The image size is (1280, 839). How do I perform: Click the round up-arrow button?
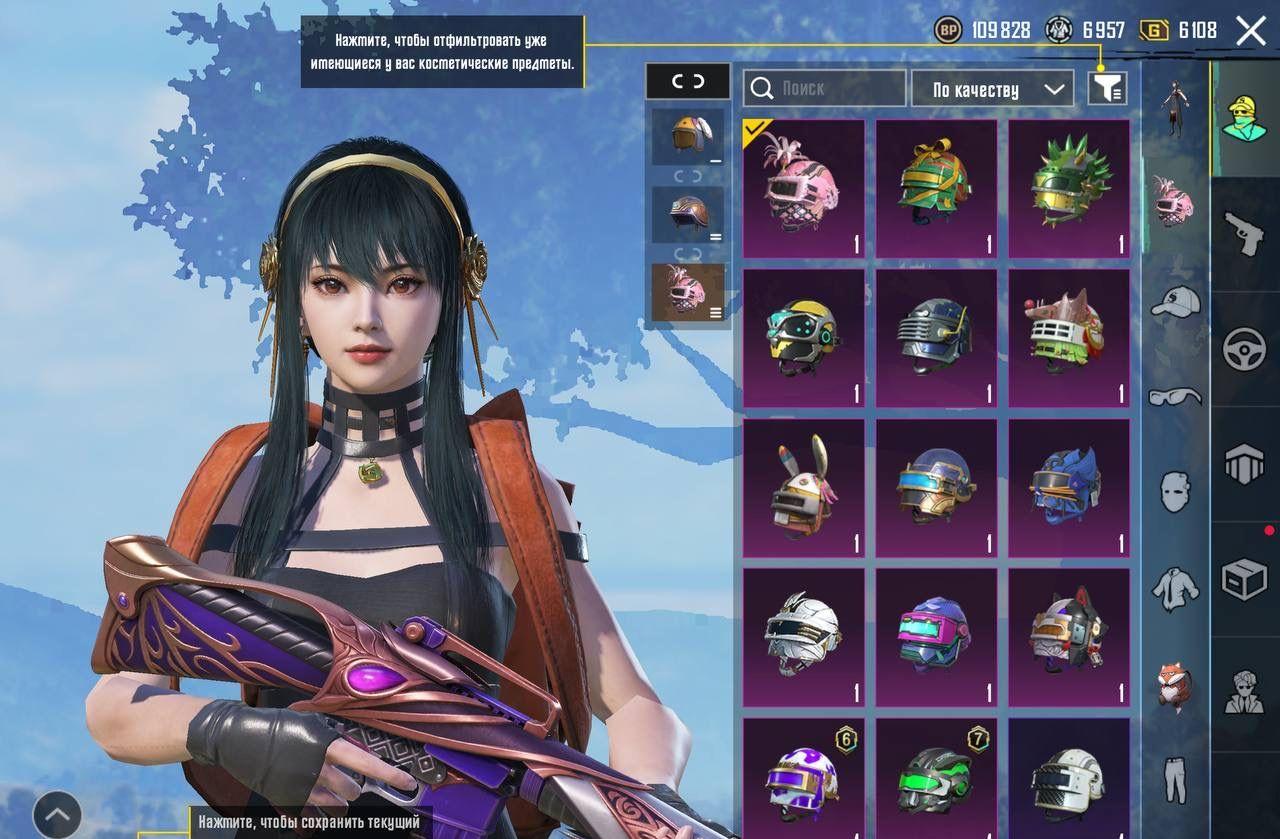57,814
